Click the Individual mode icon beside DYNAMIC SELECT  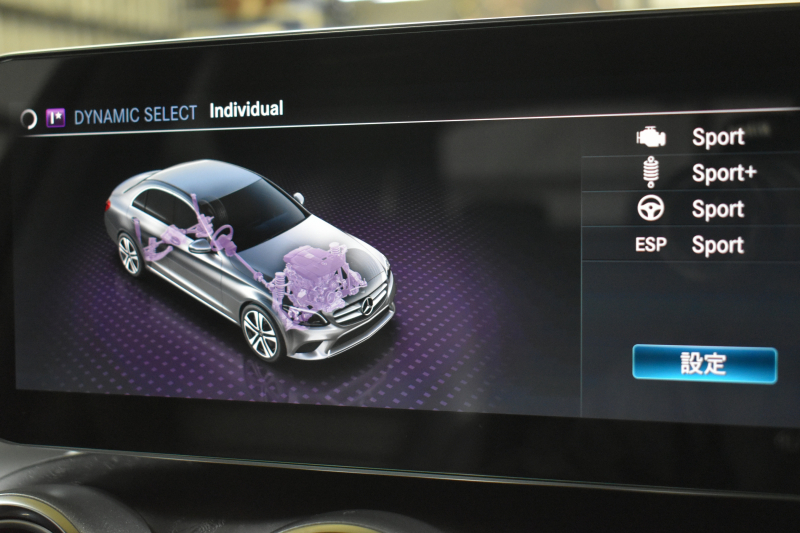tap(56, 117)
